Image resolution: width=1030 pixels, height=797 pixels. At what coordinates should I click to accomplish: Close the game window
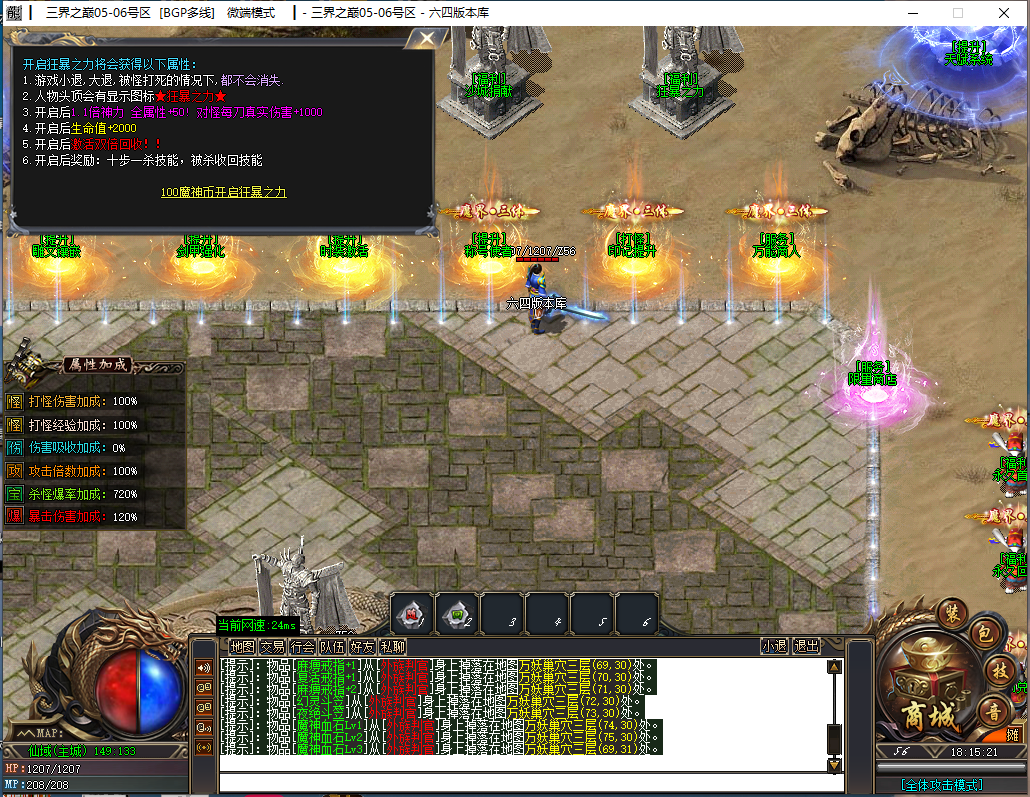[1003, 13]
